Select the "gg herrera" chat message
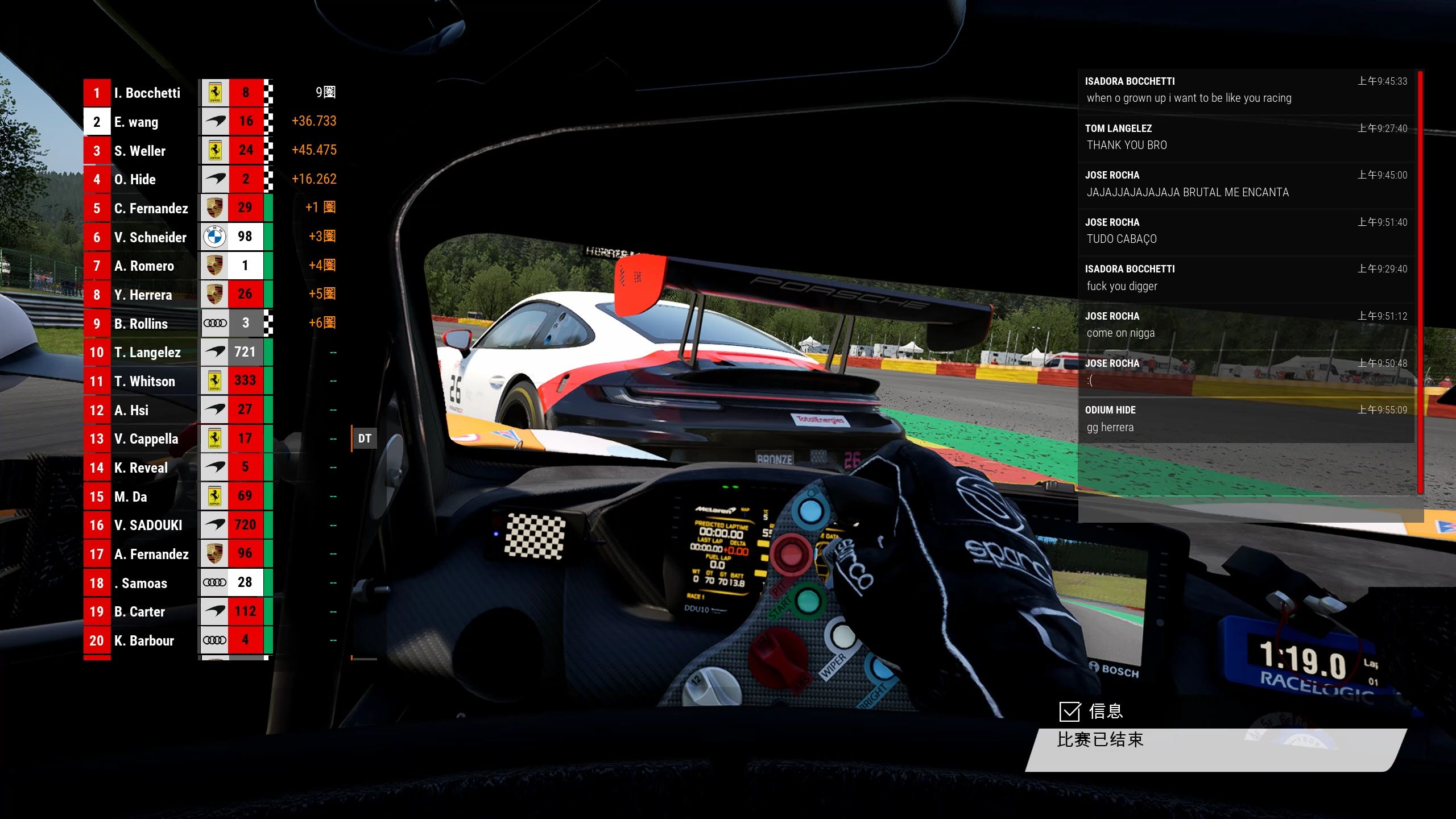This screenshot has width=1456, height=819. tap(1246, 419)
